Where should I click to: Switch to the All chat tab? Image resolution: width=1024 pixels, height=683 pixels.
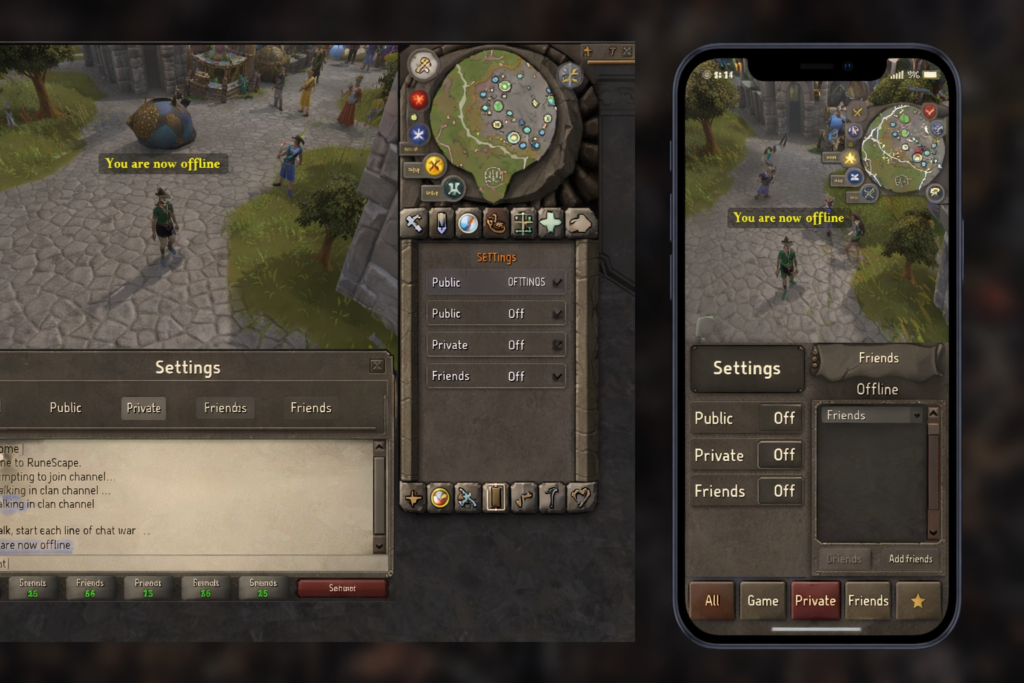coord(712,601)
